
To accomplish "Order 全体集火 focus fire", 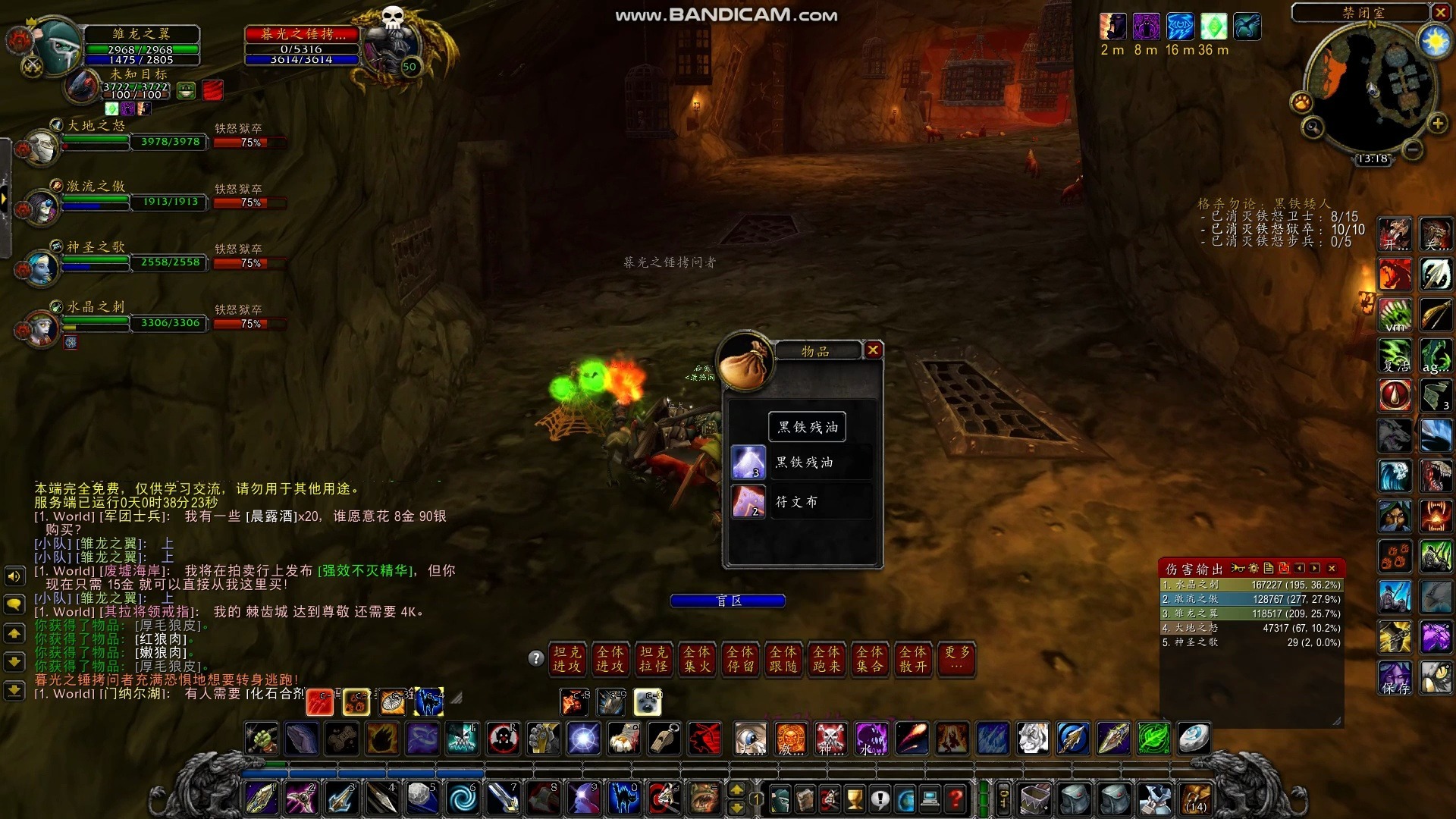I will coord(697,659).
